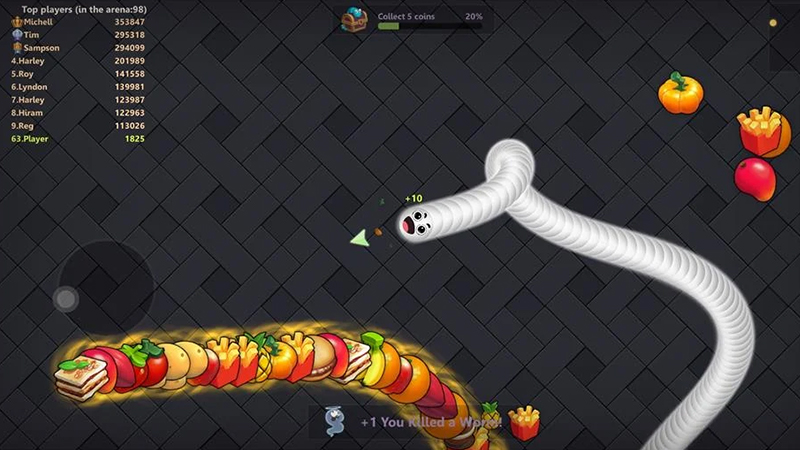The image size is (800, 450).
Task: Click the treasure chest quest icon
Action: pos(354,19)
